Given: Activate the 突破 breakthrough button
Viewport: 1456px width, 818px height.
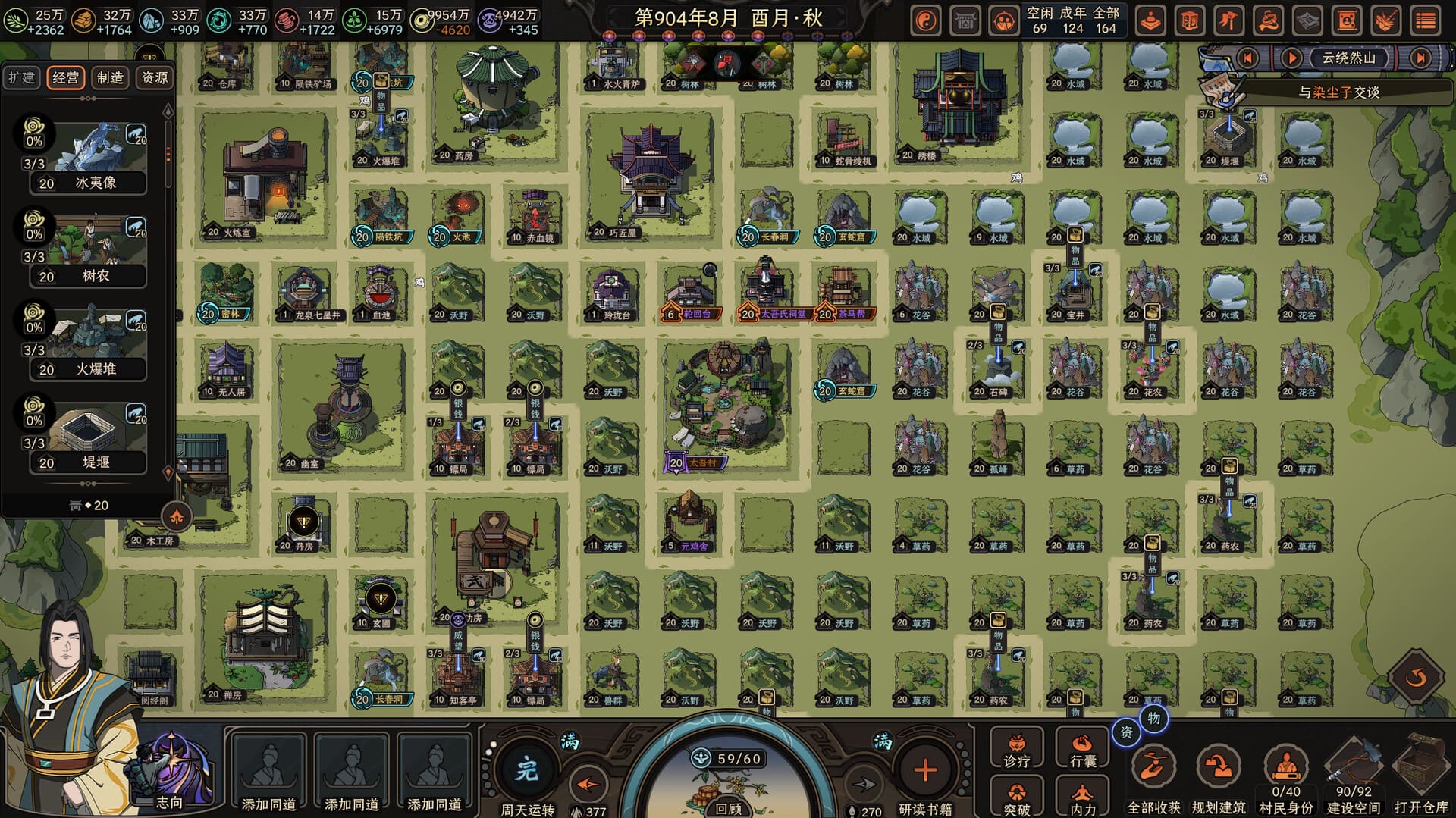Looking at the screenshot, I should pyautogui.click(x=1017, y=798).
